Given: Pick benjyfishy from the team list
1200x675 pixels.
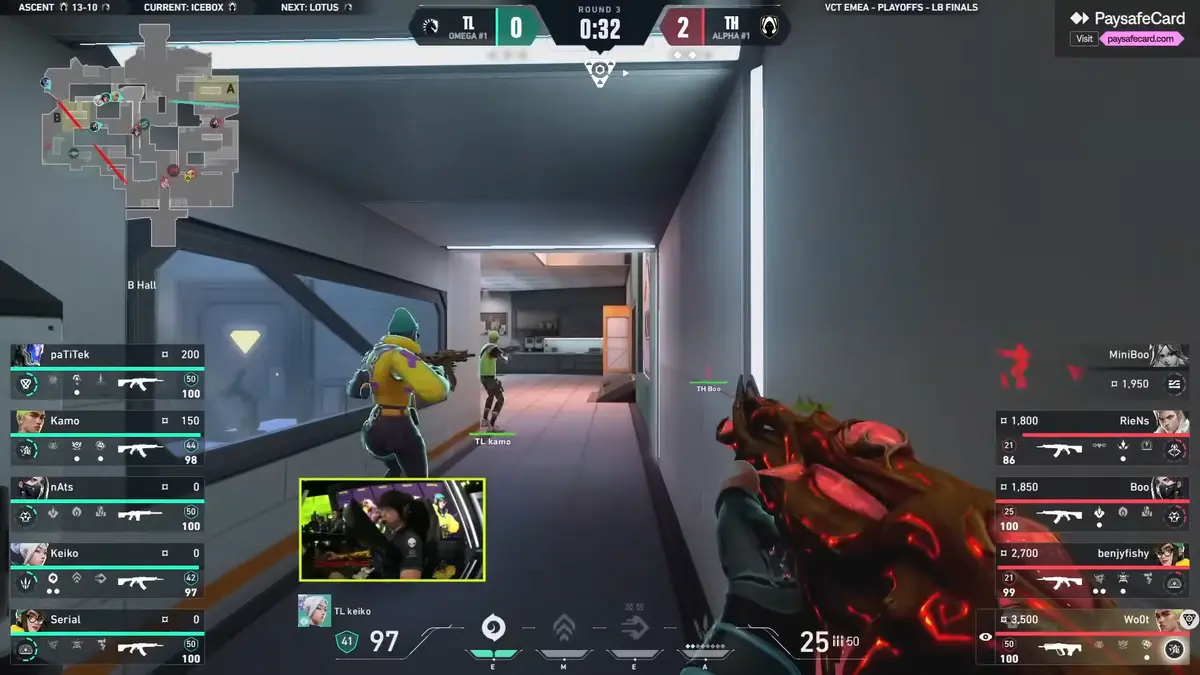Looking at the screenshot, I should [x=1092, y=570].
